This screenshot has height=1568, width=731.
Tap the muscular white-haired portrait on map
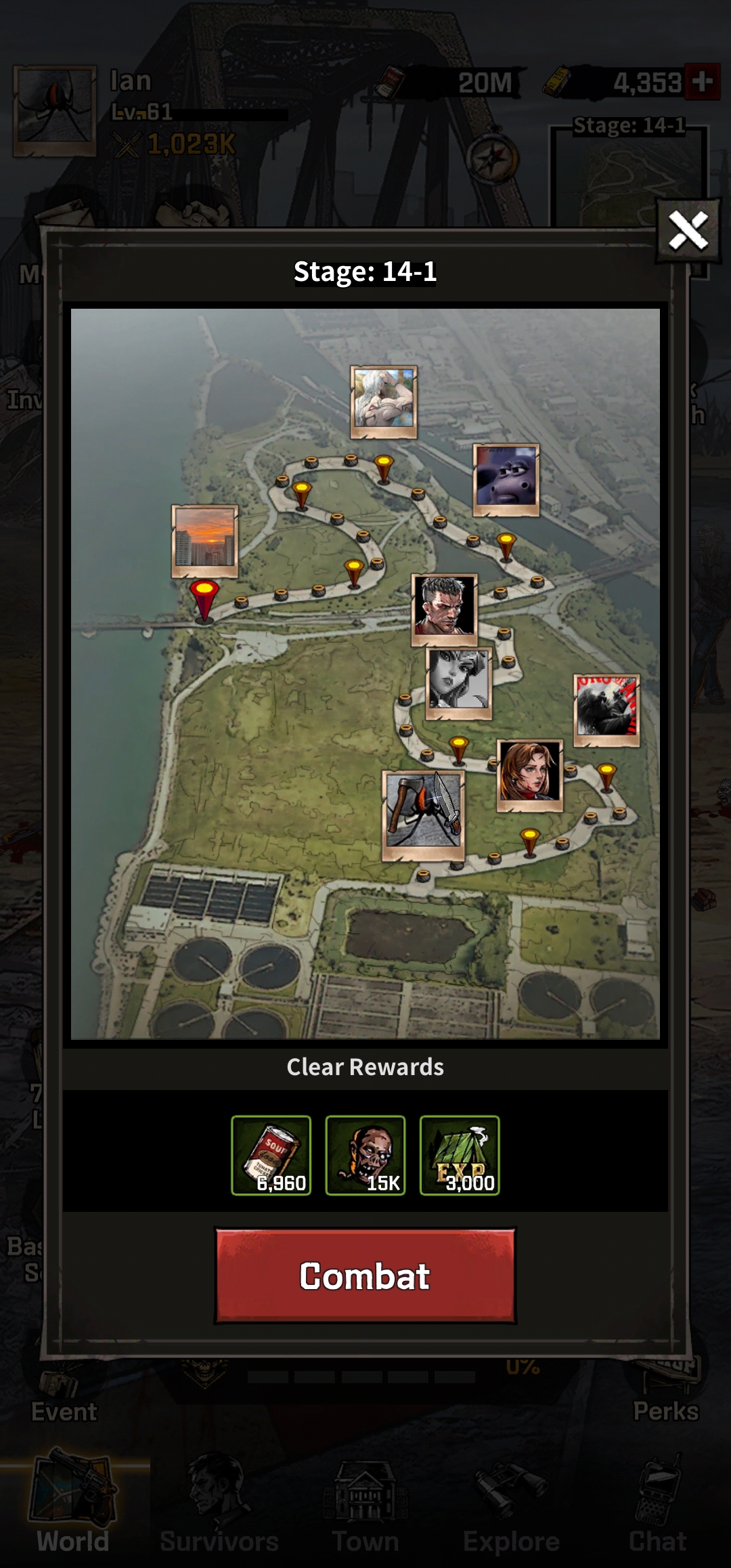coord(383,401)
